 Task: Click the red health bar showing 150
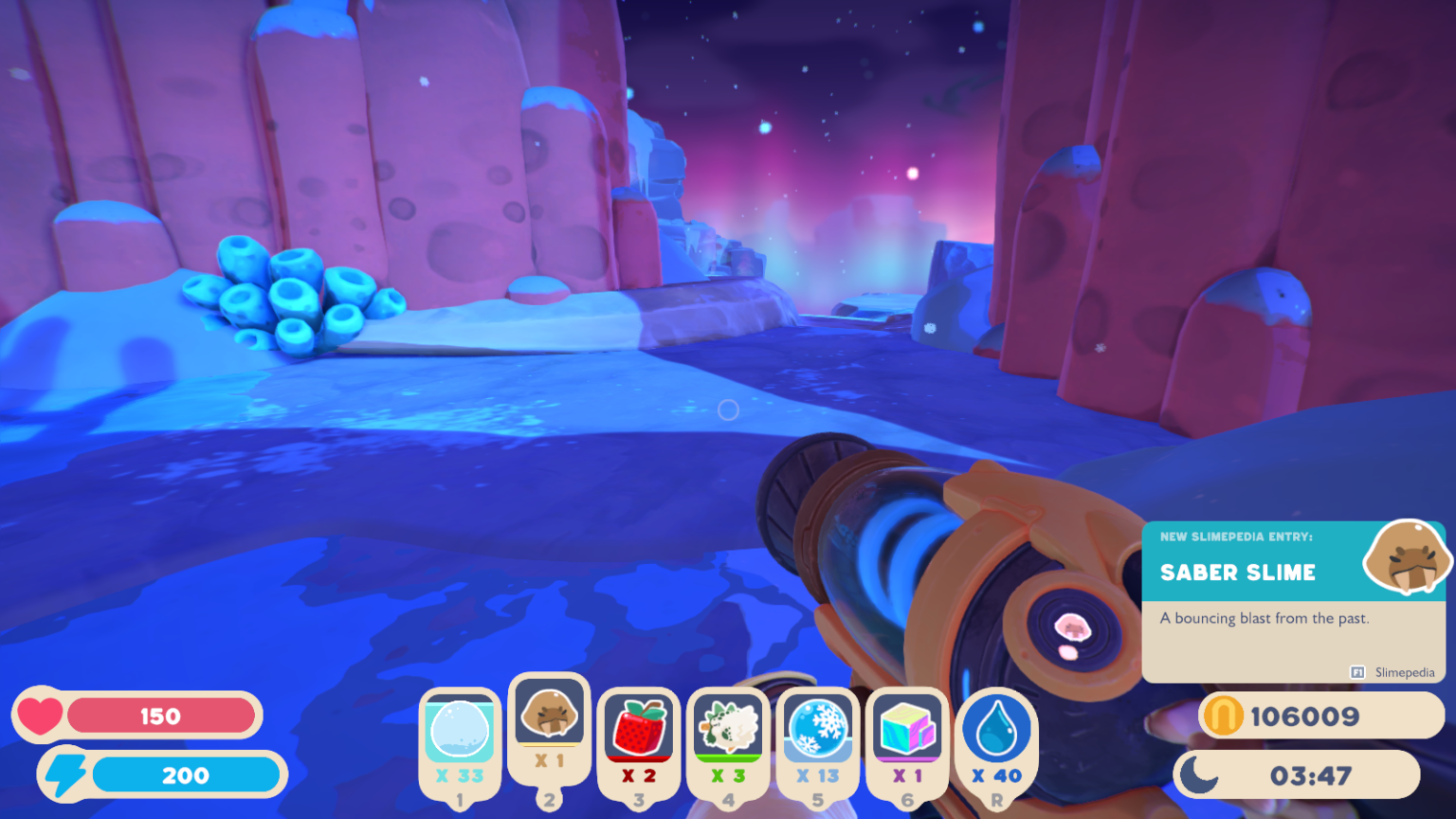pyautogui.click(x=161, y=716)
